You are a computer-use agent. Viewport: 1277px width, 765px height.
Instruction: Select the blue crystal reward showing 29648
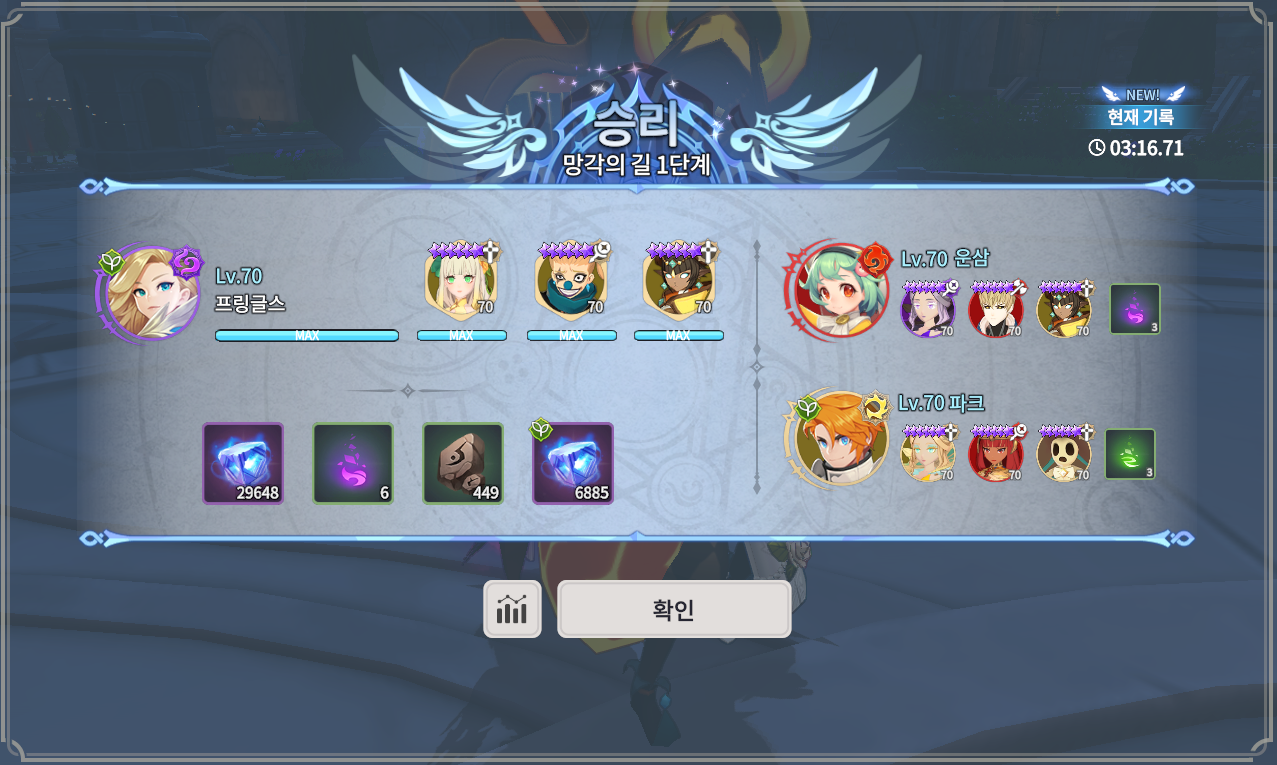(243, 463)
